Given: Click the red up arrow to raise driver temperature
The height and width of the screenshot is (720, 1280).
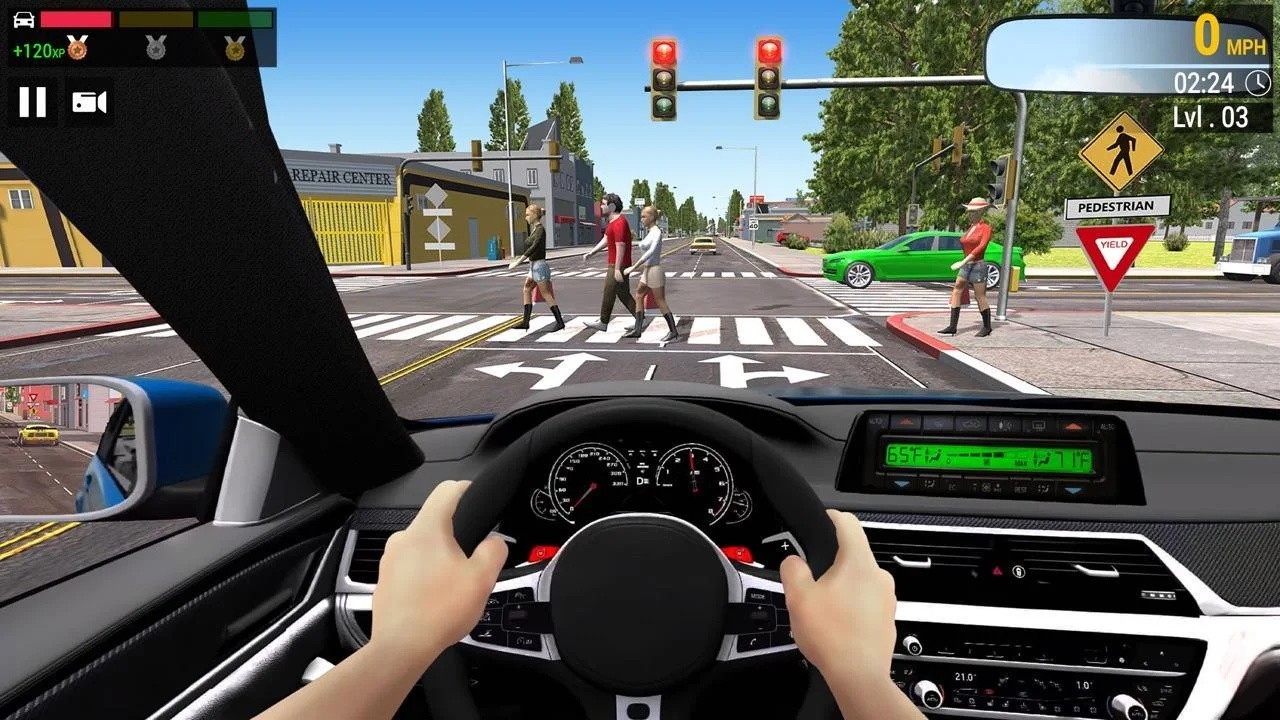Looking at the screenshot, I should tap(906, 423).
